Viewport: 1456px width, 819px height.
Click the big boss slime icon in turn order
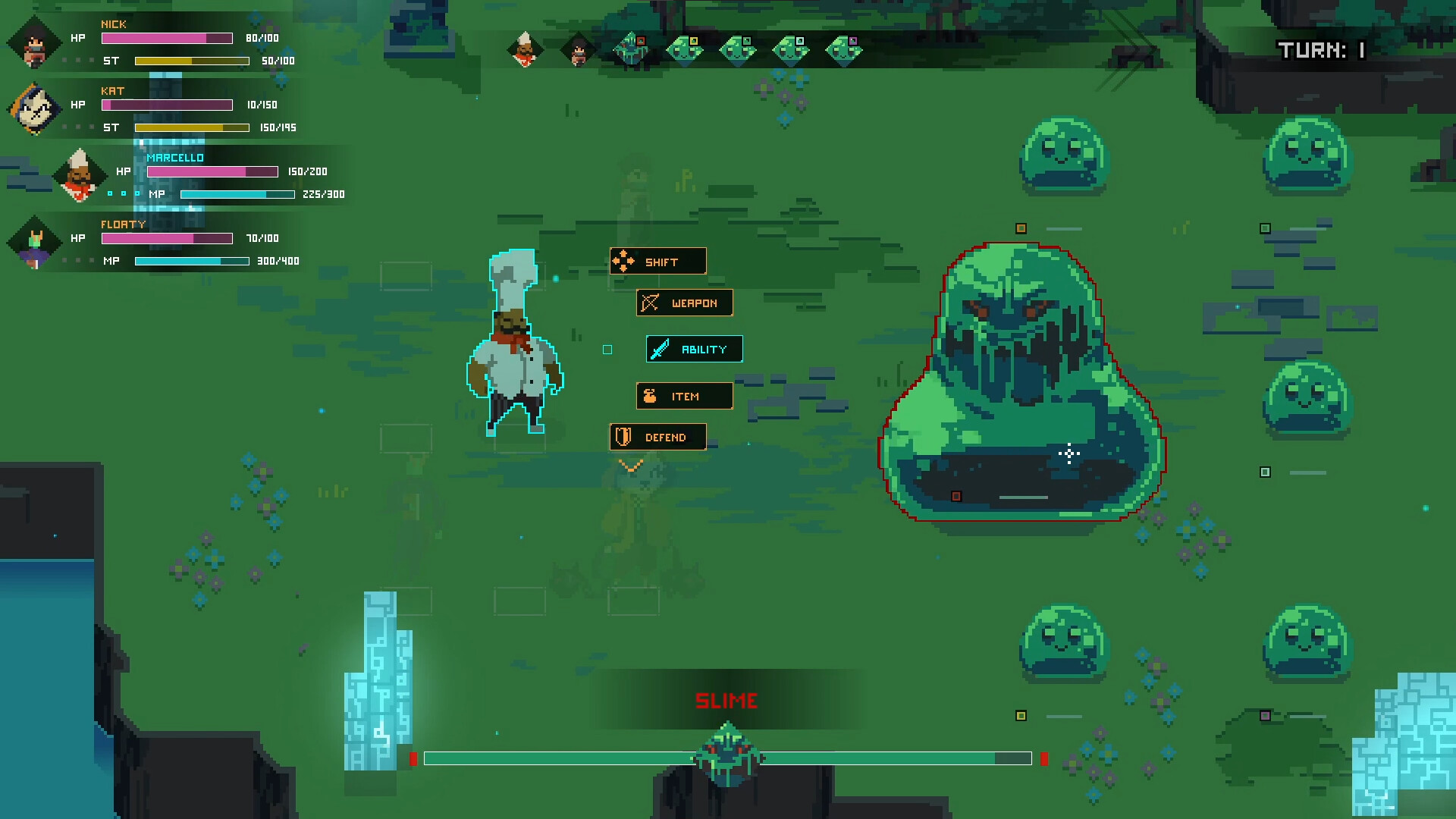click(x=633, y=47)
